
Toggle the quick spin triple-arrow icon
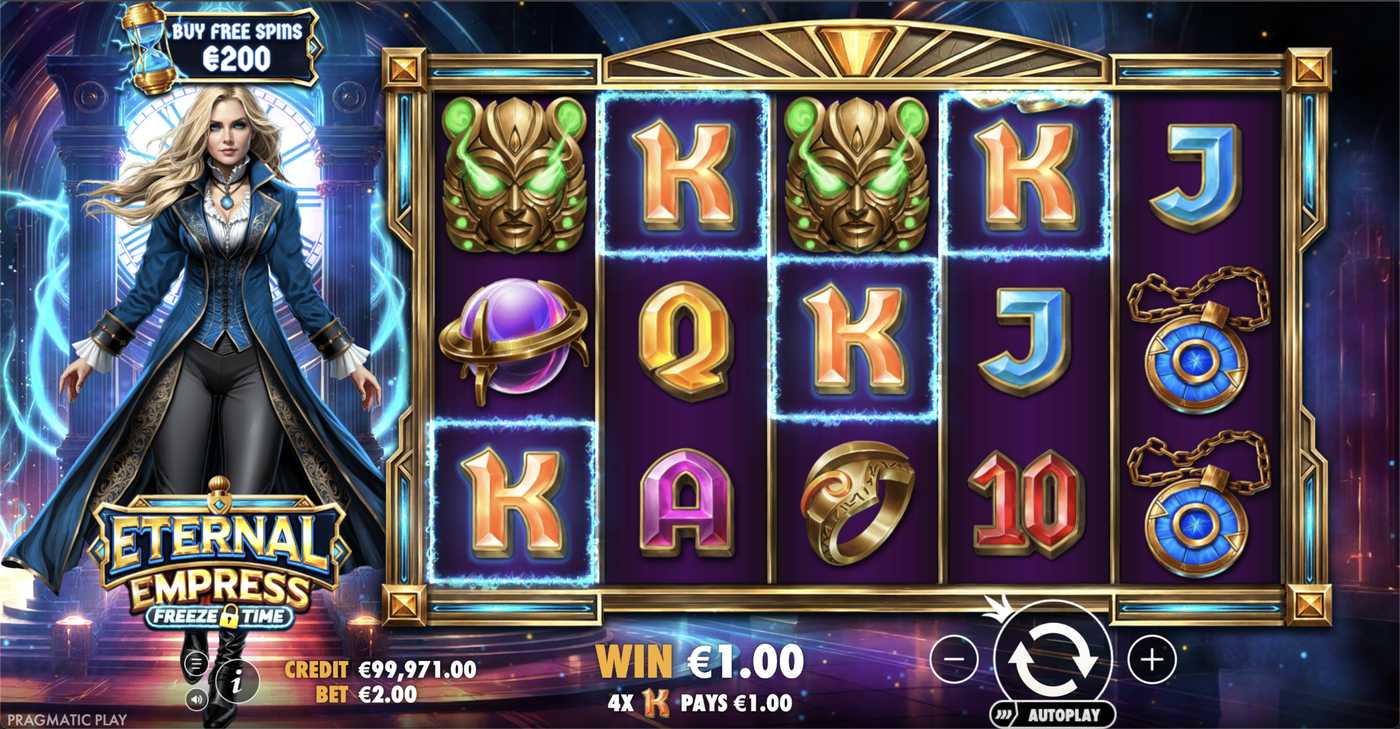coord(1002,715)
